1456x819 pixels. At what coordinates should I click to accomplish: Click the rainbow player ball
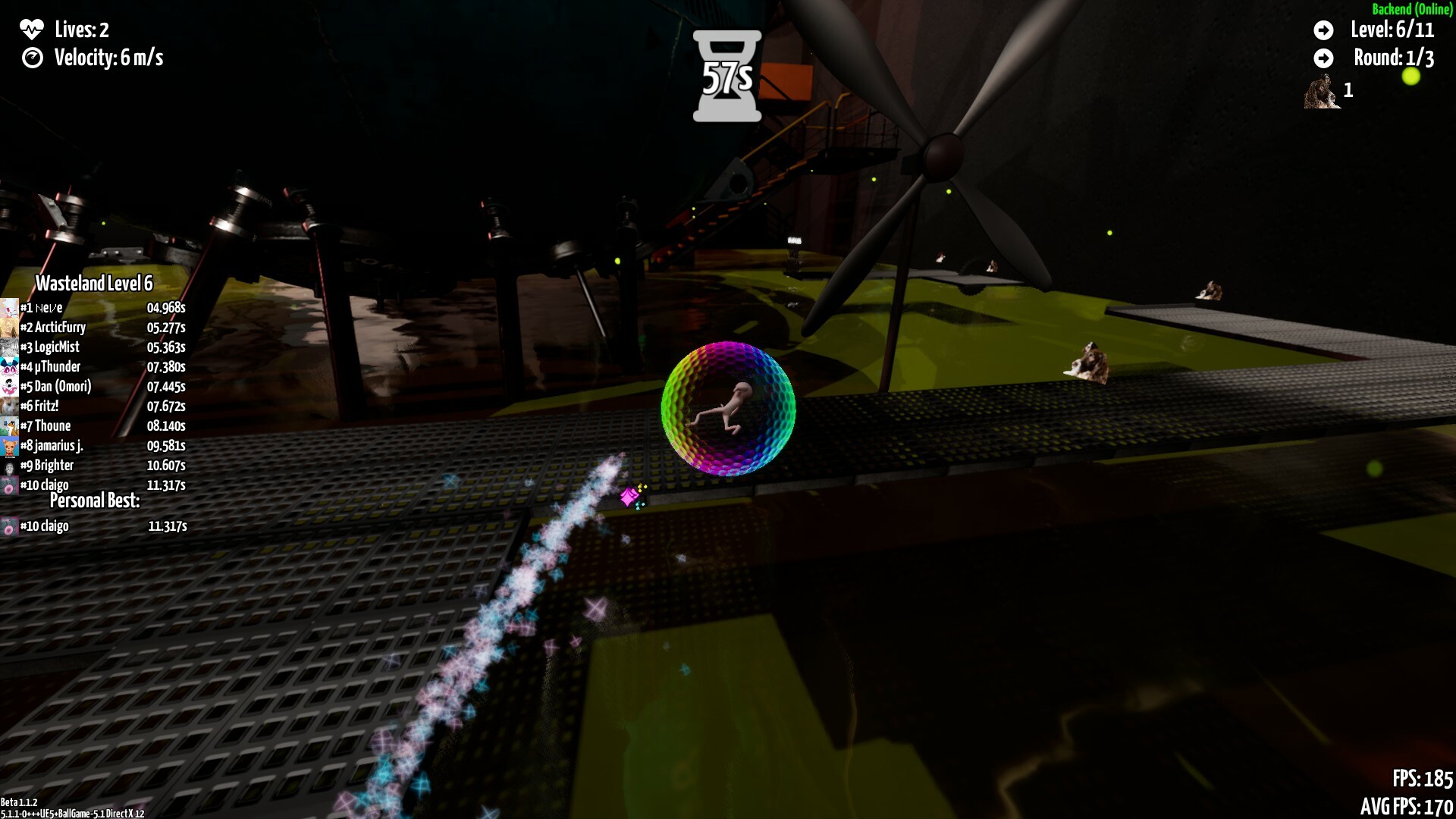(729, 411)
